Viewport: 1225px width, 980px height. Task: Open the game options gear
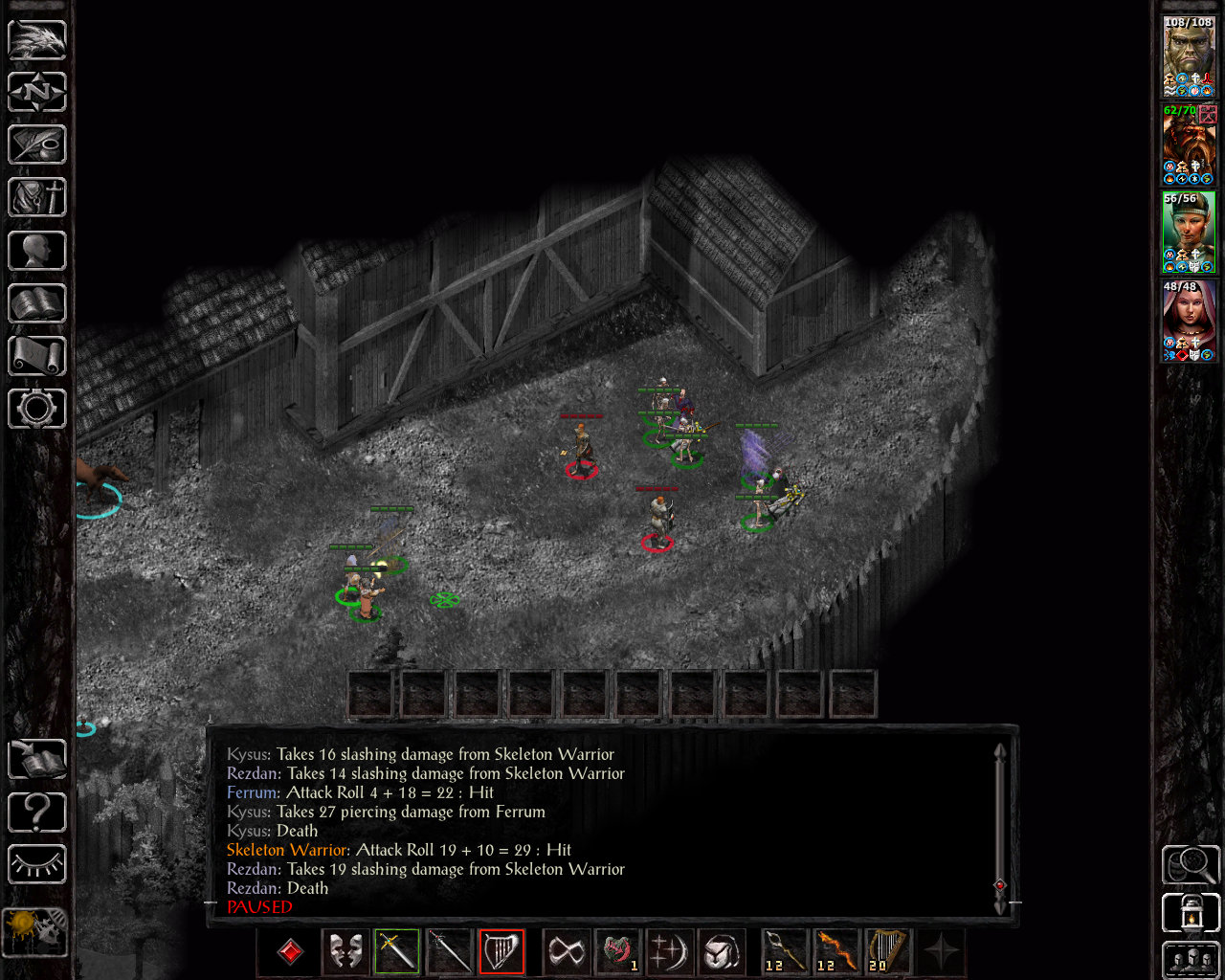tap(36, 408)
